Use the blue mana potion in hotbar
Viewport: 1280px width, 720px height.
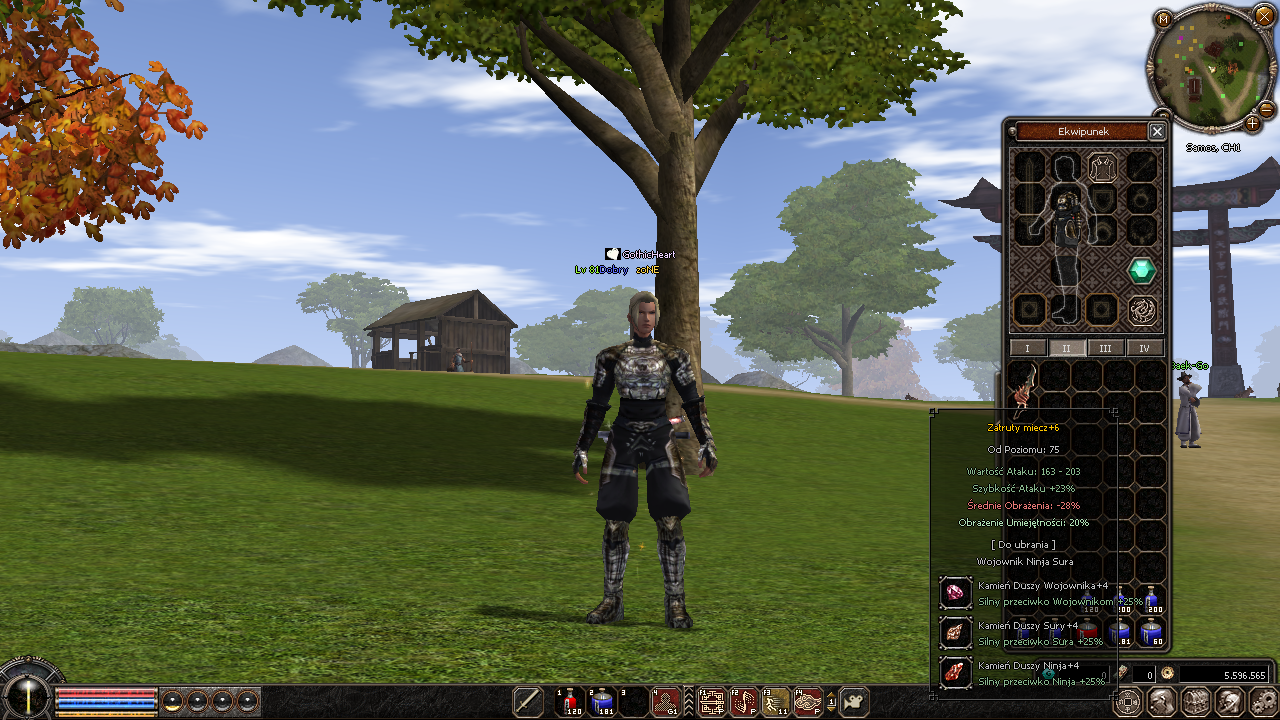(x=602, y=702)
